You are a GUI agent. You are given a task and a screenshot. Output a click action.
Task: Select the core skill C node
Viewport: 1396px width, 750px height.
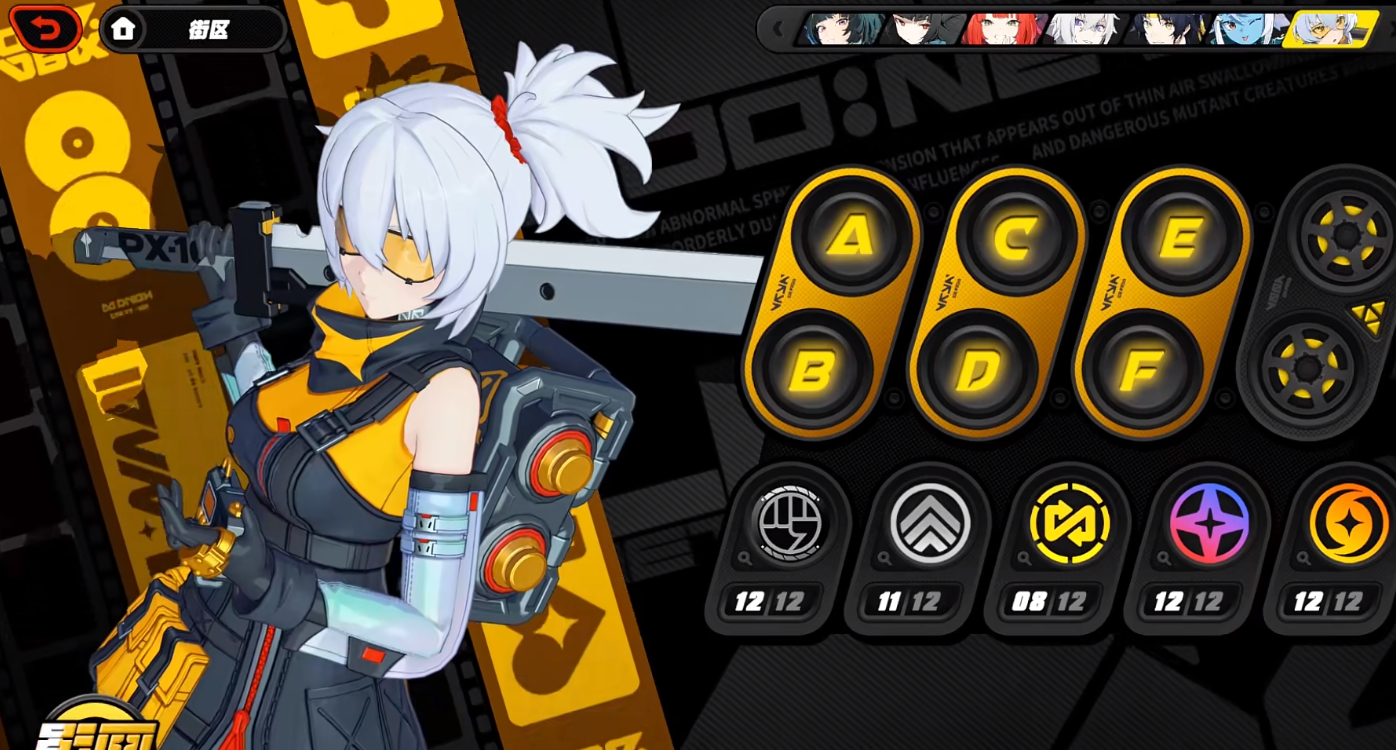tap(1015, 237)
